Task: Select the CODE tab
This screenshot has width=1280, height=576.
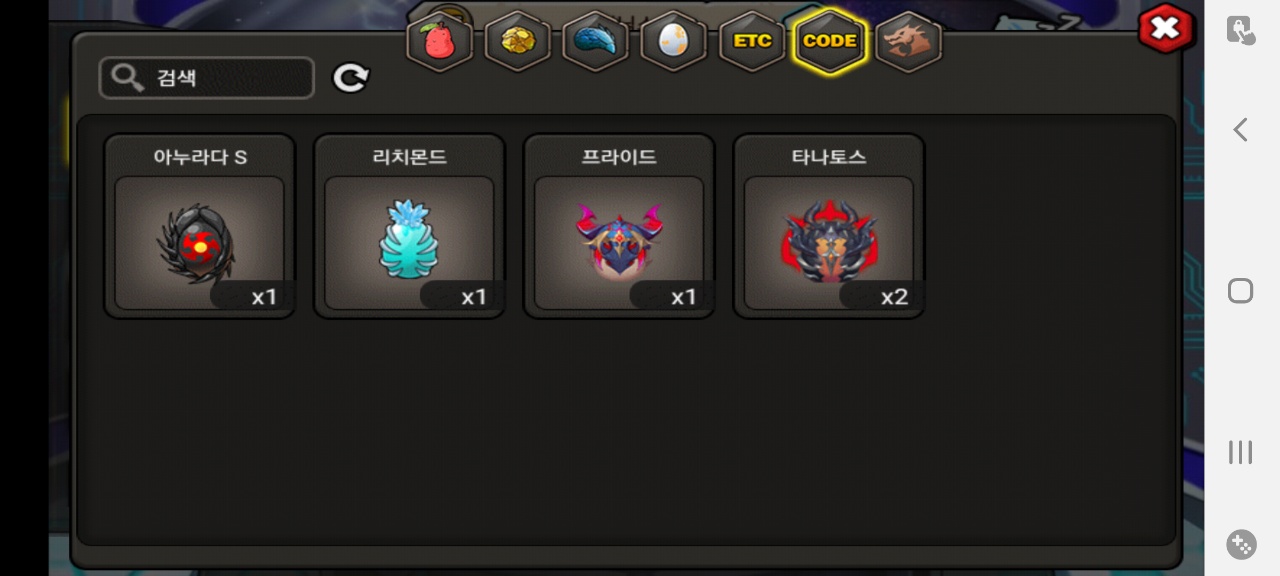Action: (830, 41)
